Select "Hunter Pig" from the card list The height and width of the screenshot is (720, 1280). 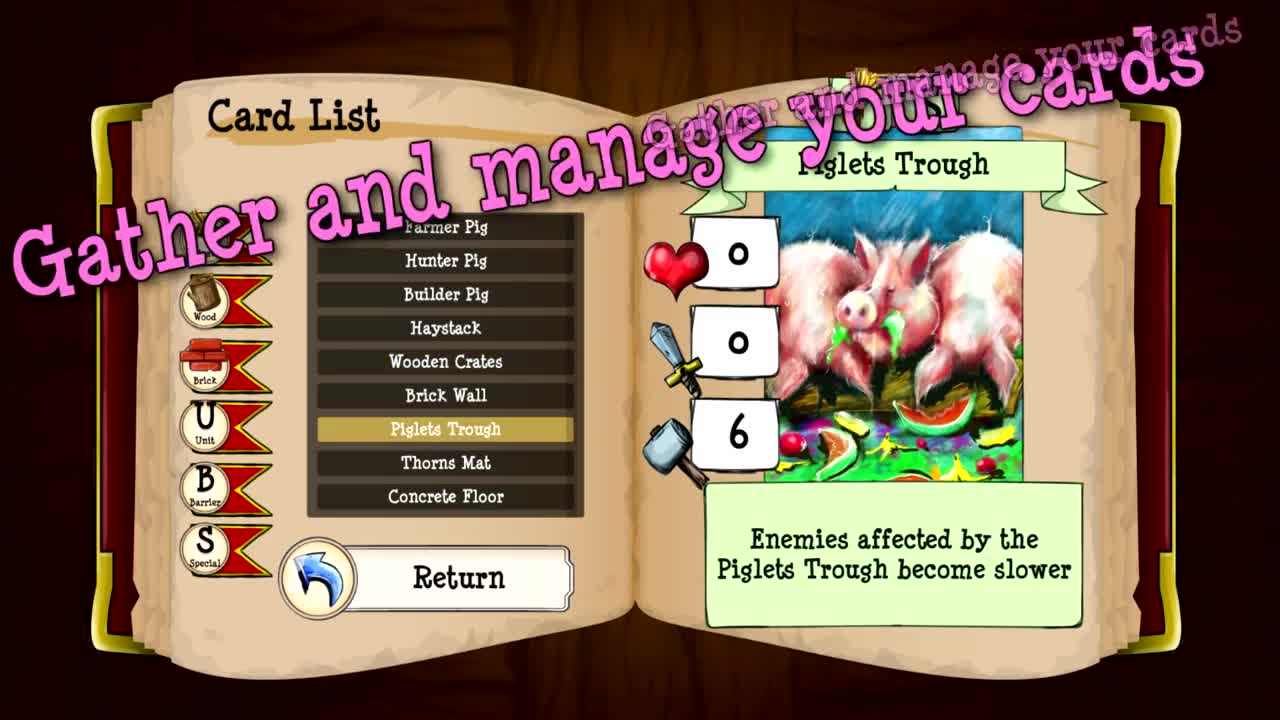pyautogui.click(x=444, y=261)
